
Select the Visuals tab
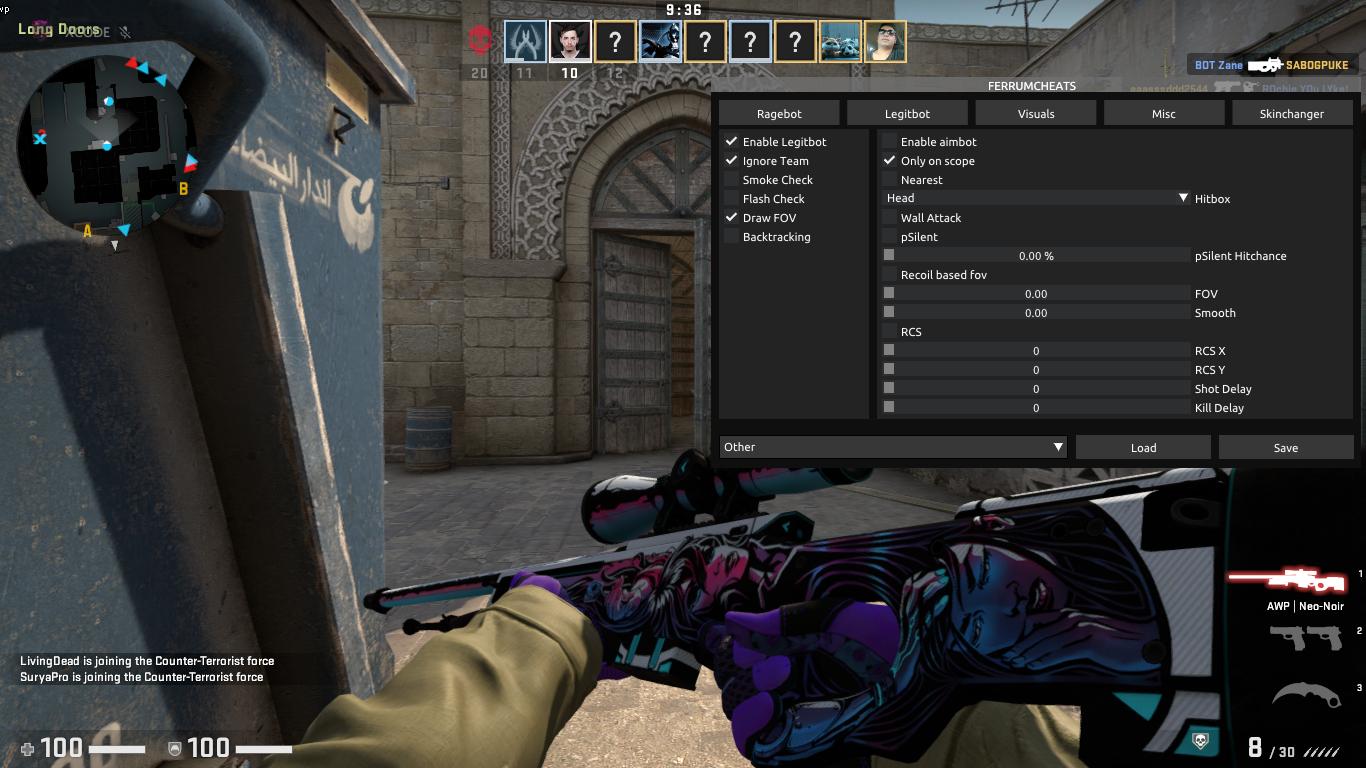1036,113
